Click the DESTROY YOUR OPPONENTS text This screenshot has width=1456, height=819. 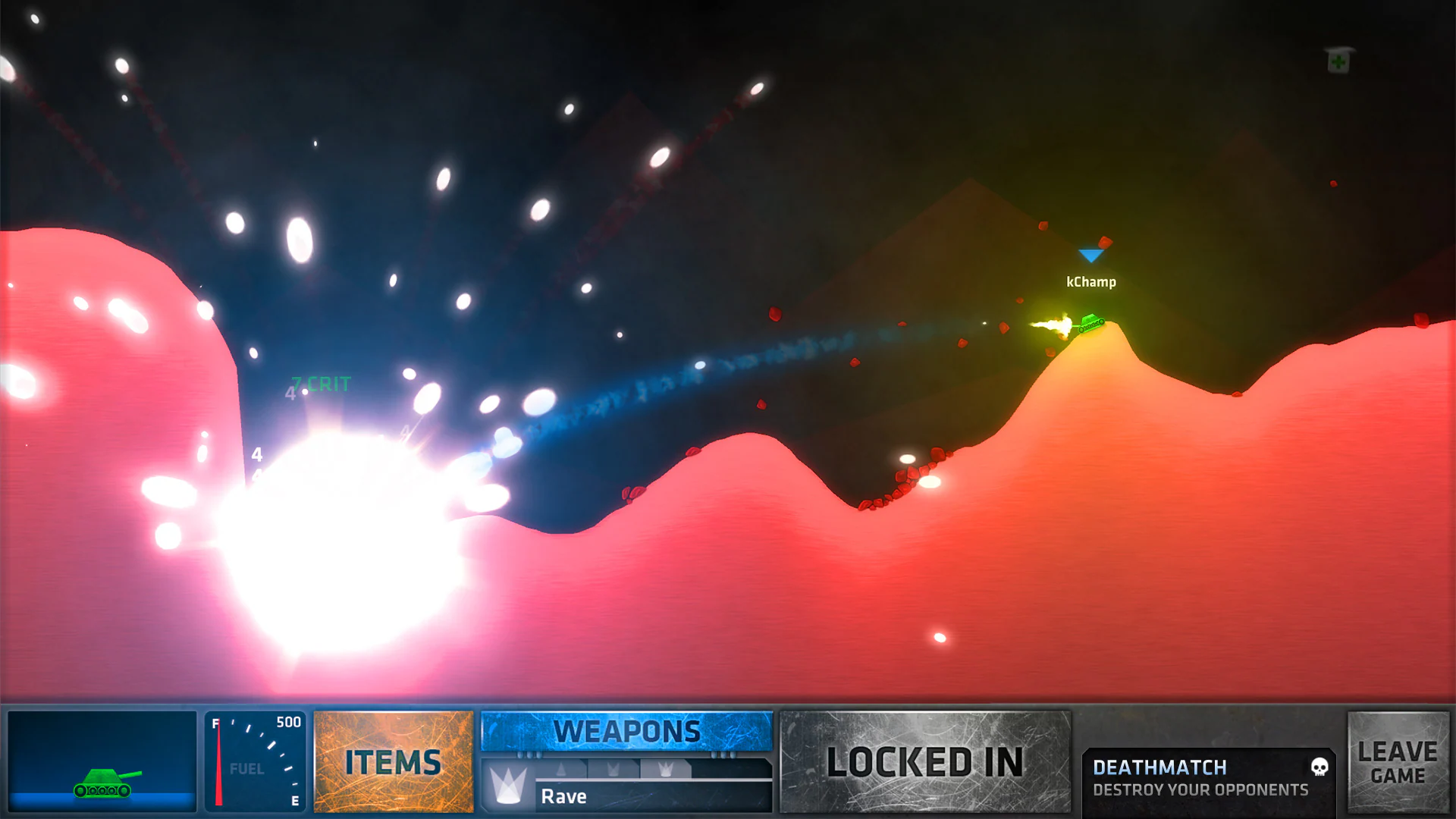[x=1199, y=789]
